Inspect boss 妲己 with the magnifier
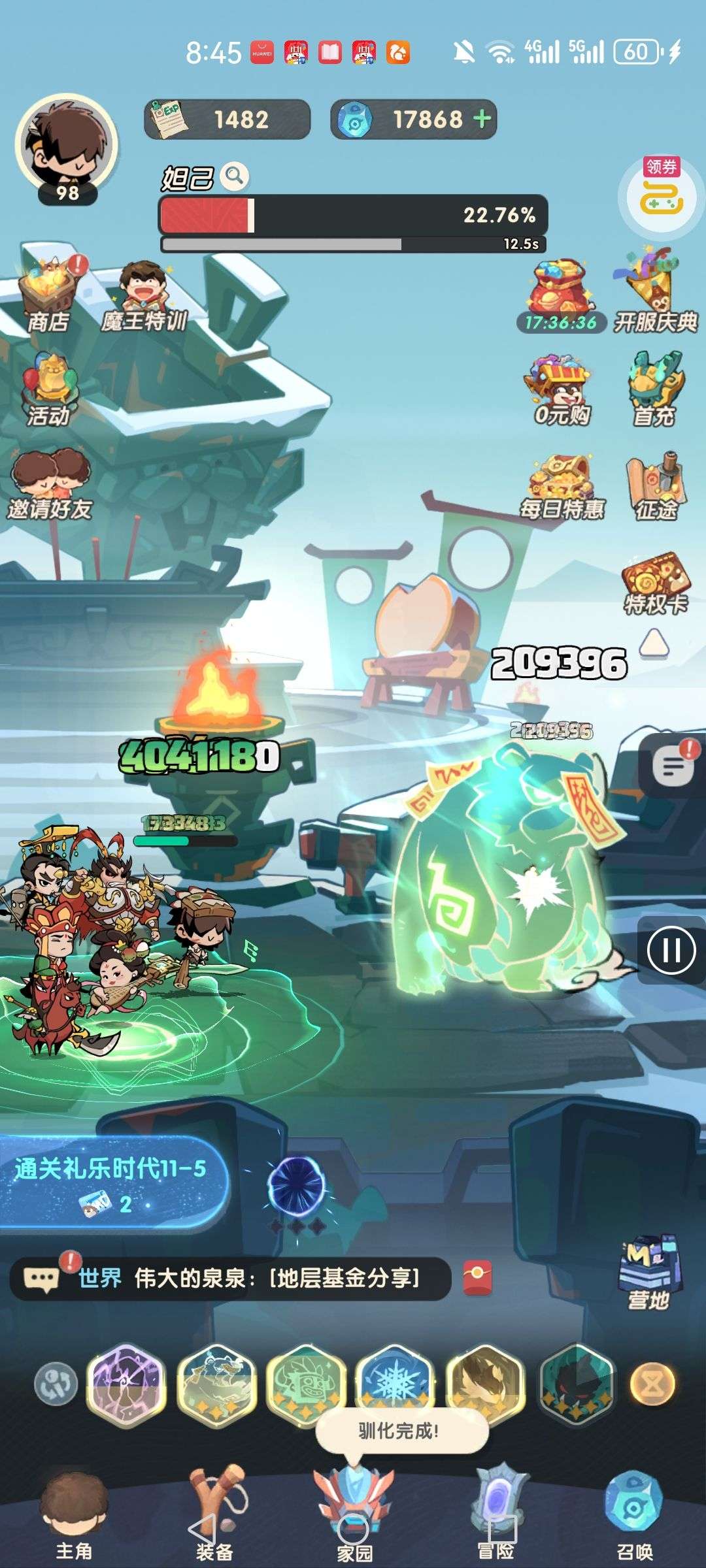The image size is (706, 1568). pos(235,176)
